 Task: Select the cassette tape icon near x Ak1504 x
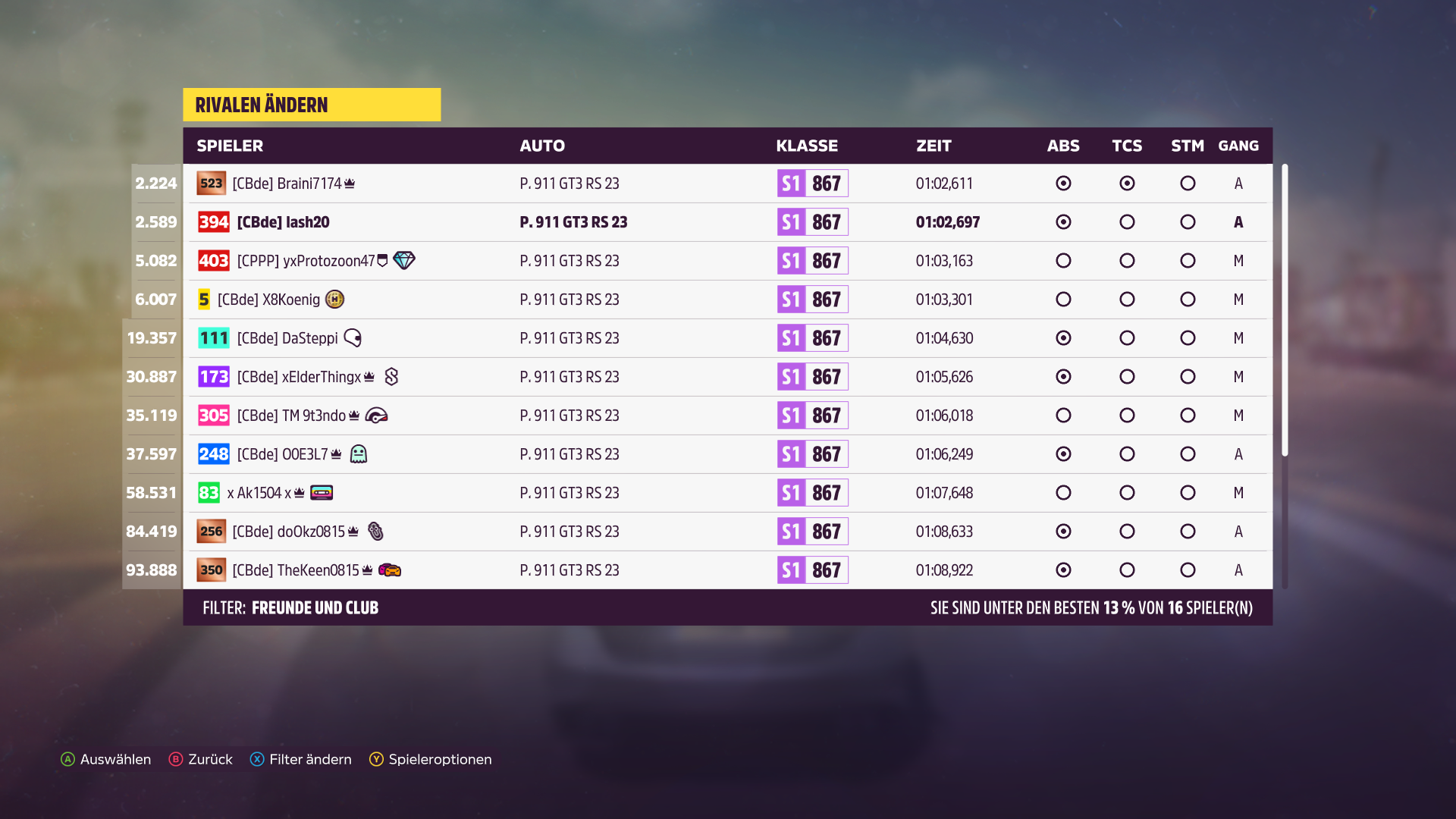click(x=322, y=492)
